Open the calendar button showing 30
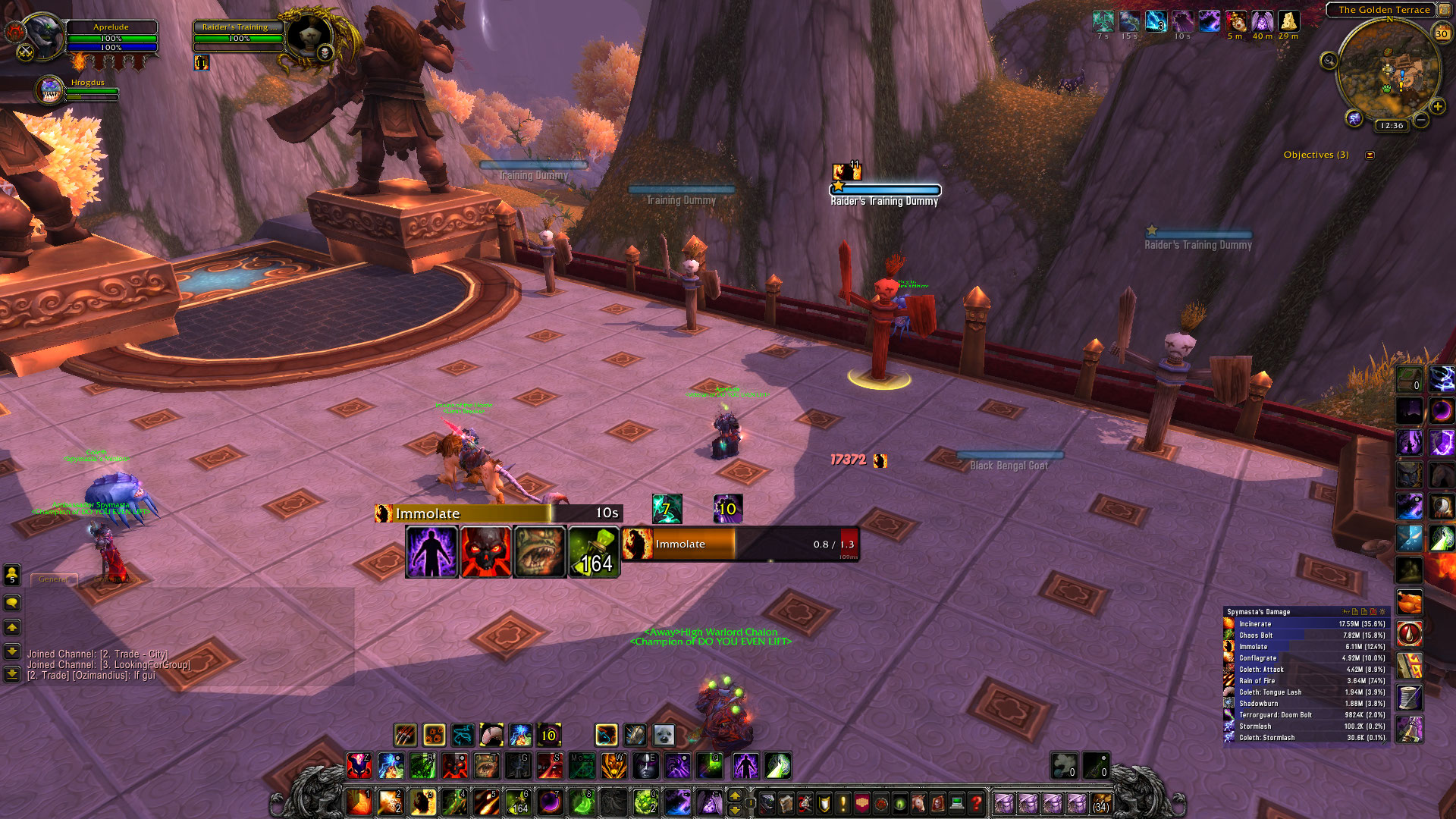Viewport: 1456px width, 819px height. click(x=1442, y=33)
